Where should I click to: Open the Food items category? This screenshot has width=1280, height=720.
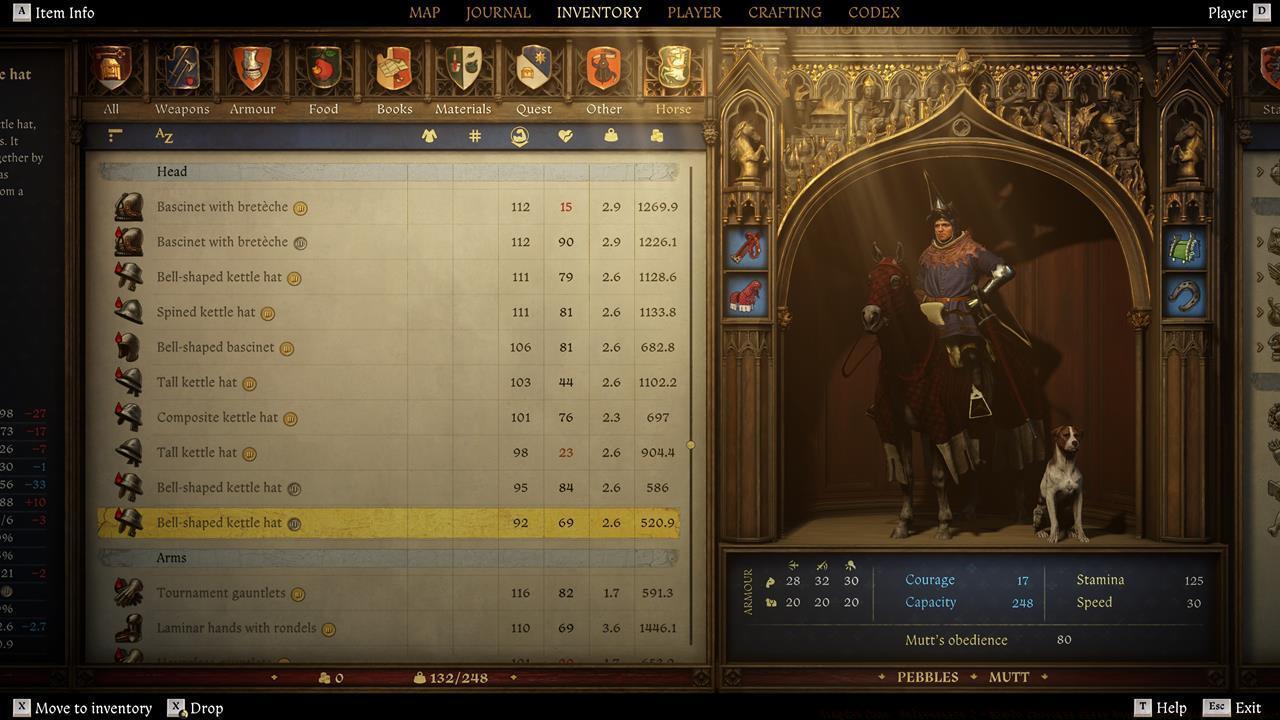pos(323,70)
